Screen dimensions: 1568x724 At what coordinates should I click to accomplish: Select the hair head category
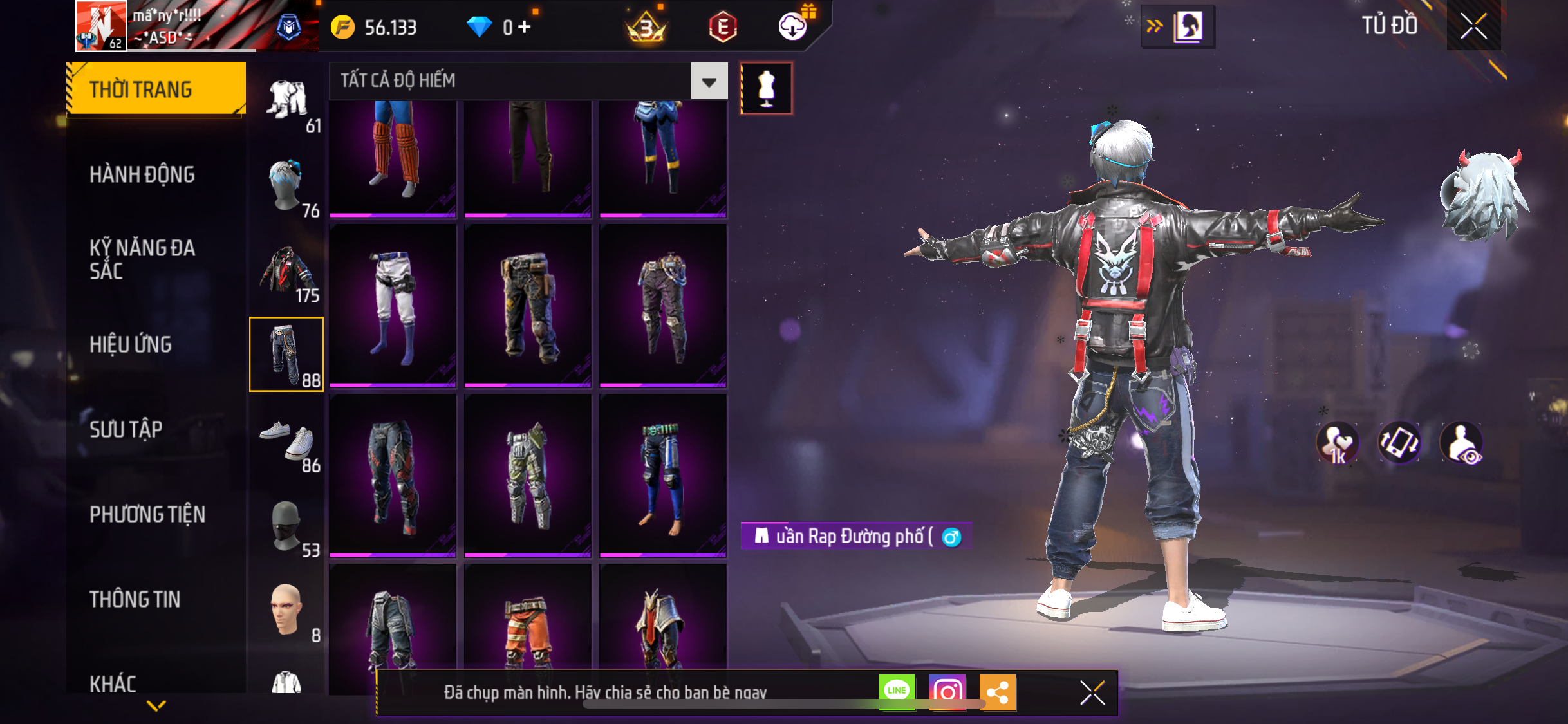click(x=287, y=185)
